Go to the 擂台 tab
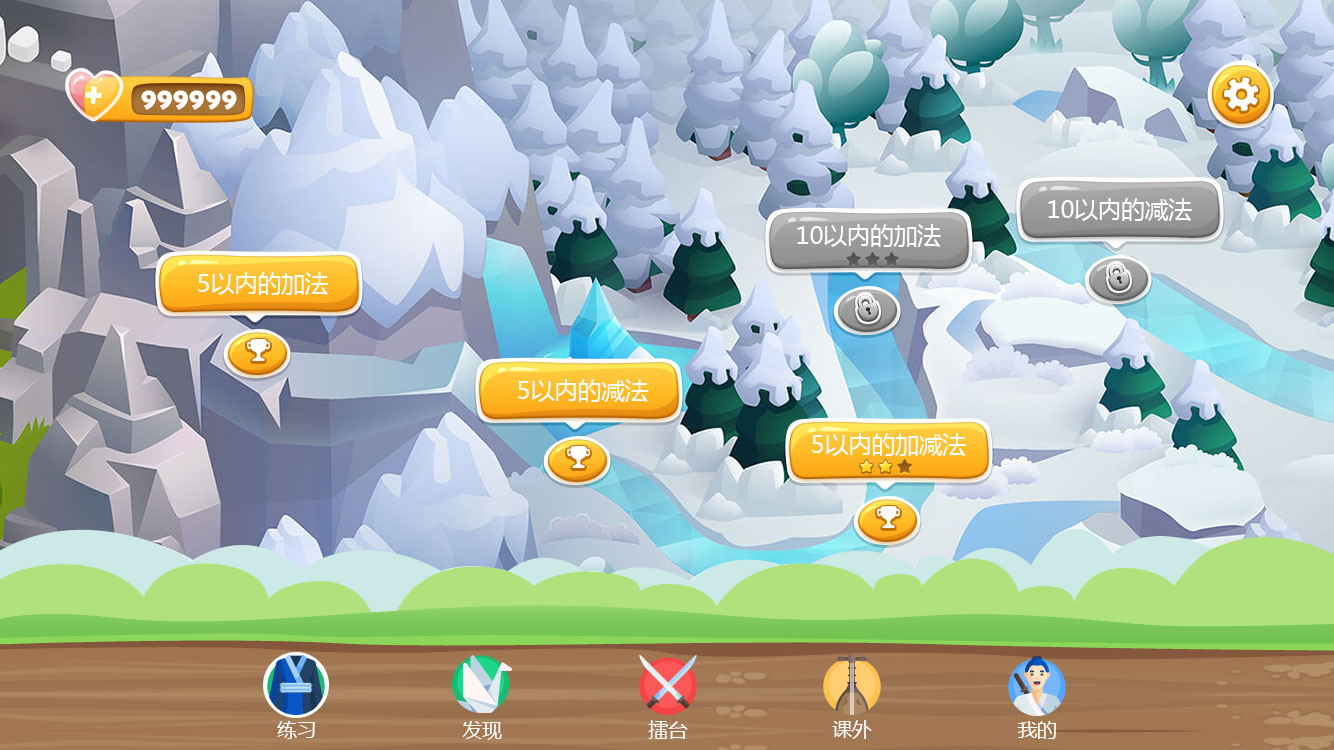 [x=667, y=697]
